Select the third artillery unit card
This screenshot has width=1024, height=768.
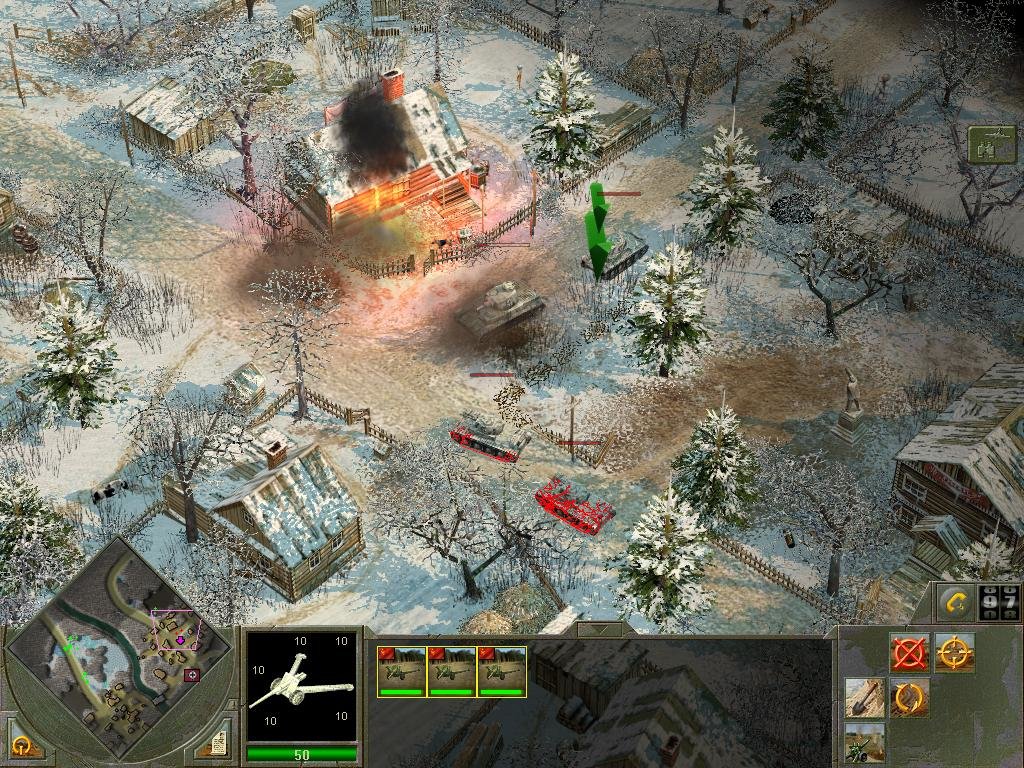(501, 671)
